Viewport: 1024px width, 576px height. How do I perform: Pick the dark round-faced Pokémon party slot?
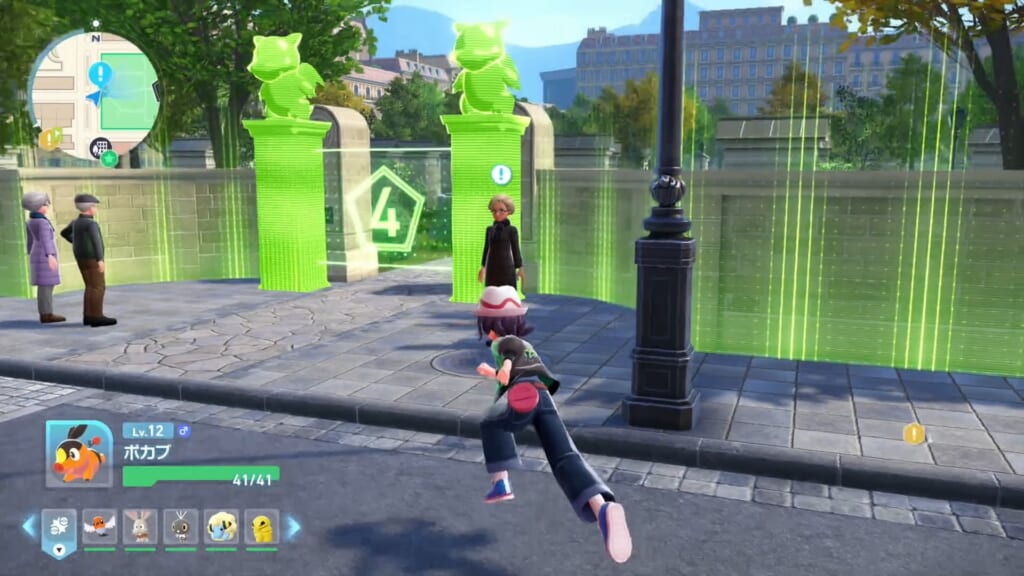pos(180,526)
